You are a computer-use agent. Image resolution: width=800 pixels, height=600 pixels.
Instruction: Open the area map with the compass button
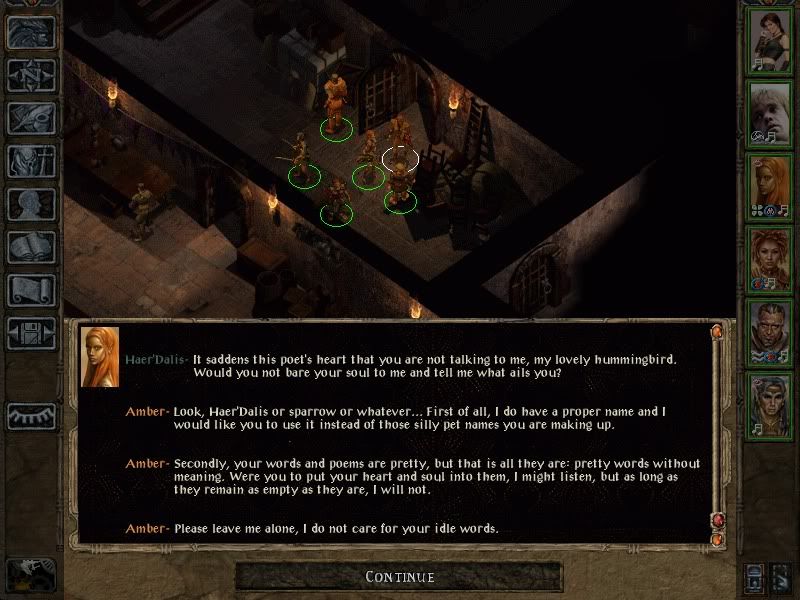coord(30,75)
